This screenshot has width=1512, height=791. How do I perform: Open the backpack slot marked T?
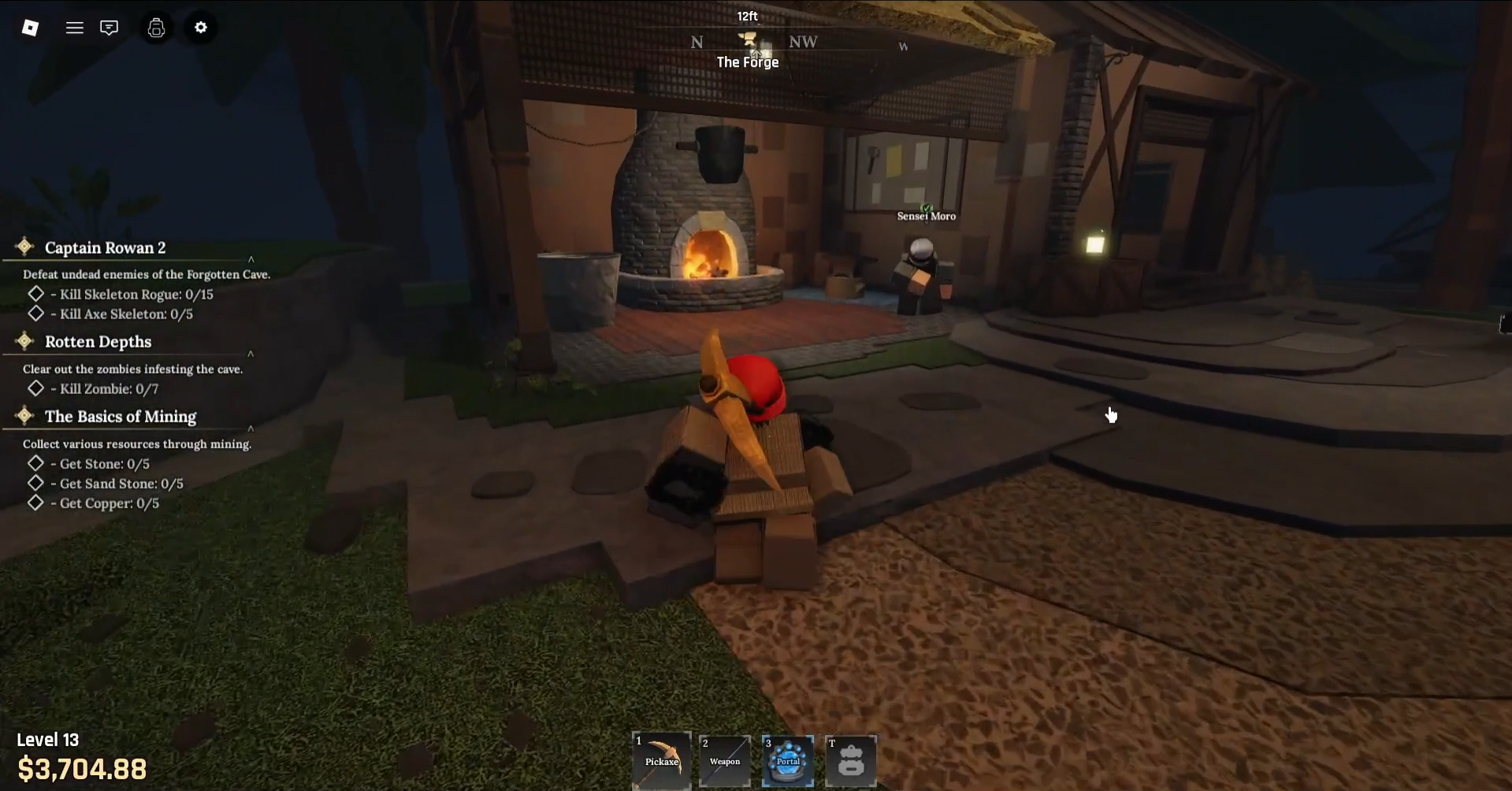pos(851,761)
